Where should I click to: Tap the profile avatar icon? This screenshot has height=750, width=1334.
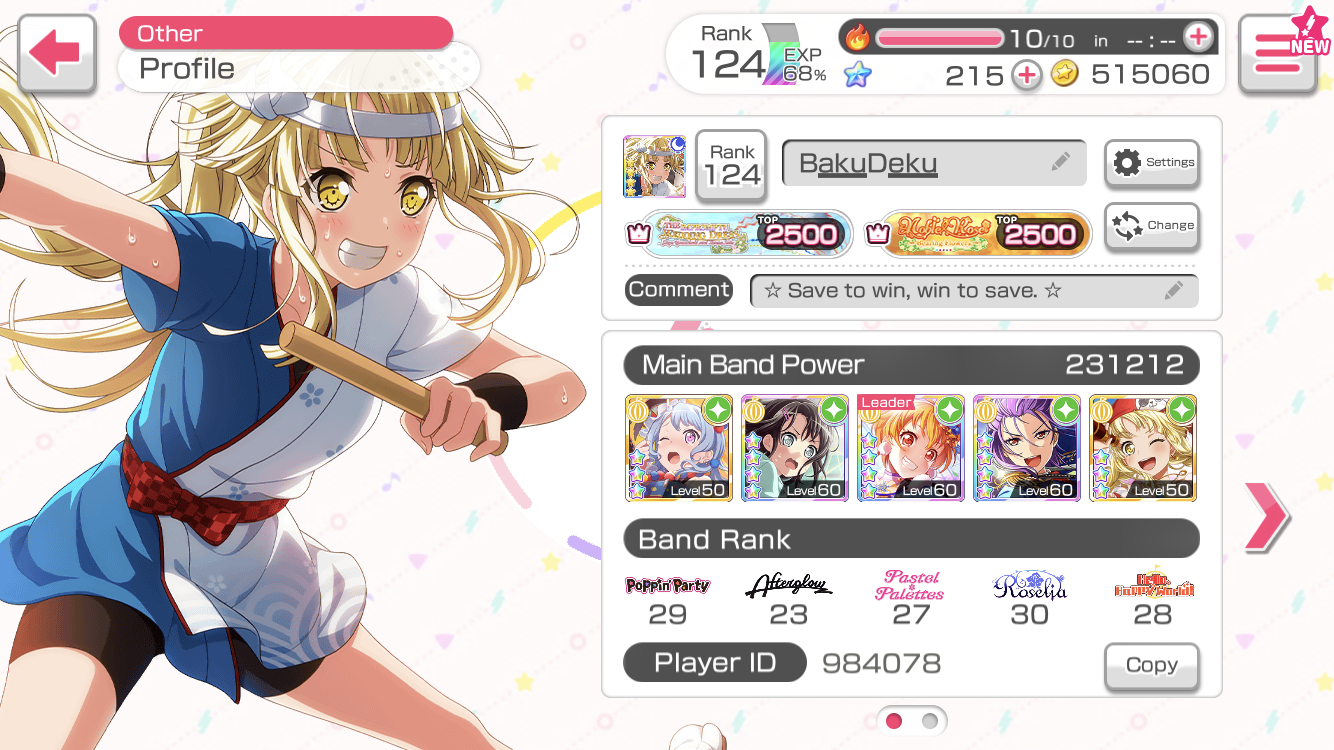coord(653,166)
